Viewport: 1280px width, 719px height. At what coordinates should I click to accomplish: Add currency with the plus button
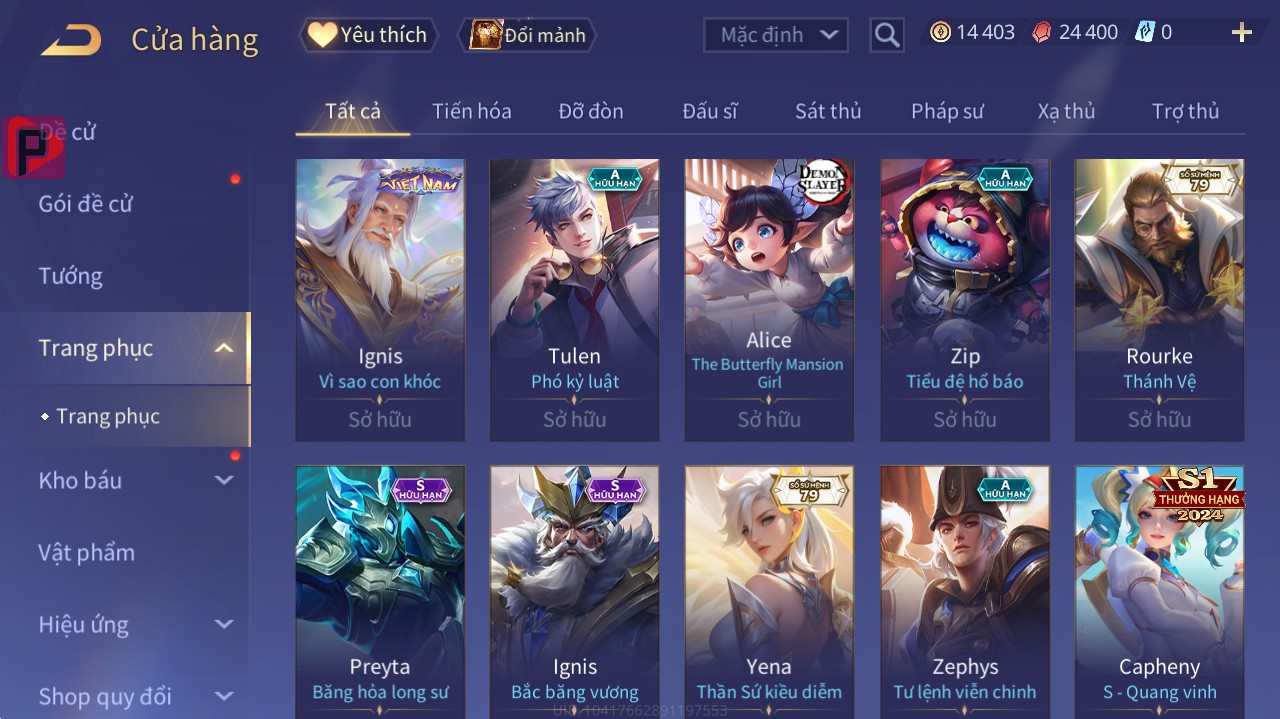(1241, 33)
